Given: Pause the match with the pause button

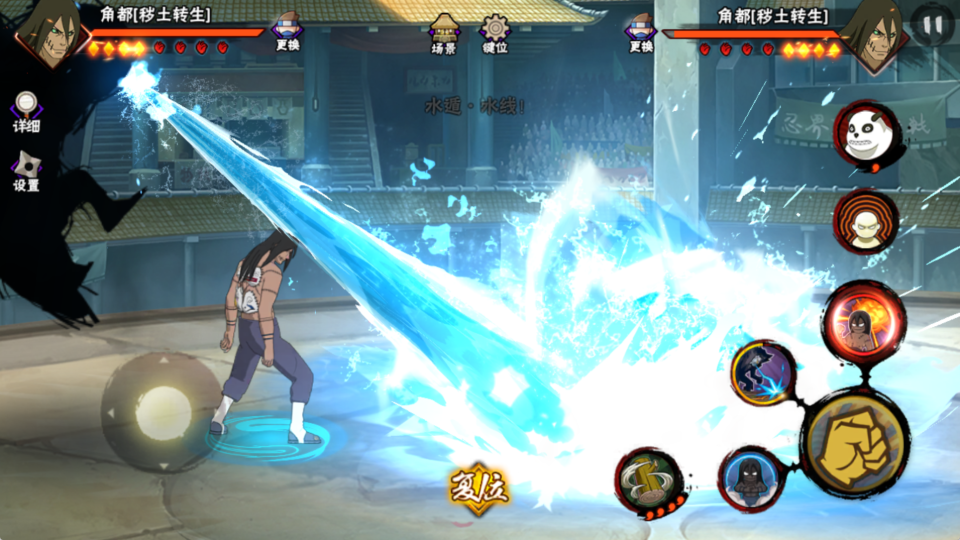Looking at the screenshot, I should click(932, 24).
